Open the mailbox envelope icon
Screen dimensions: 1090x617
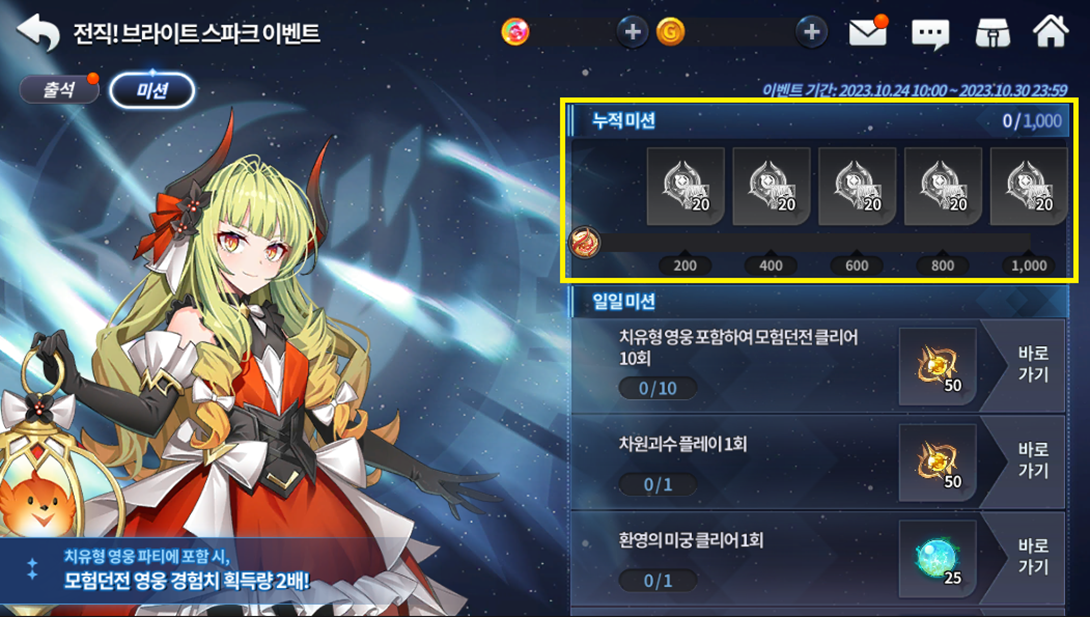(869, 32)
